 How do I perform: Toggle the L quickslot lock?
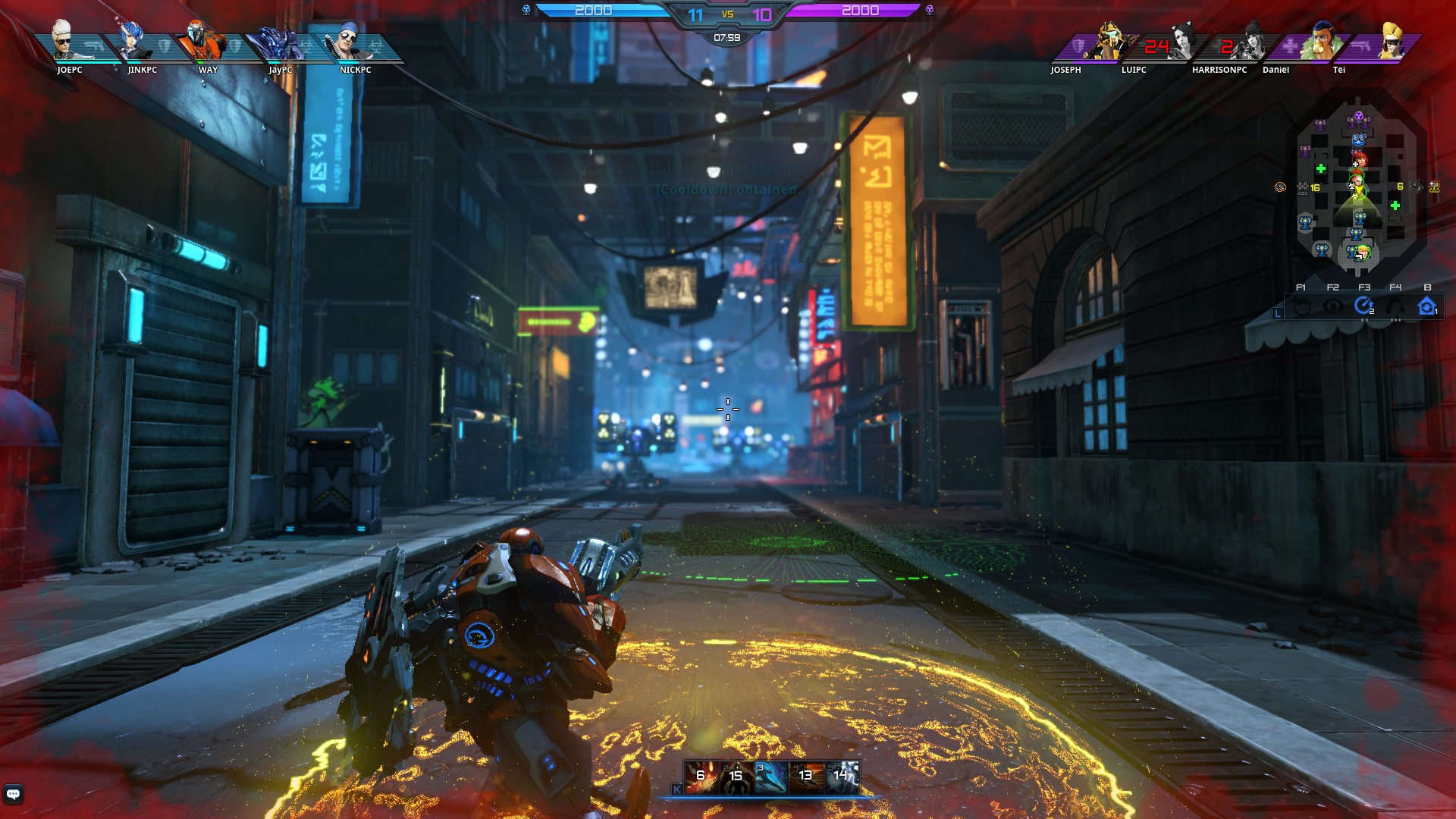[1278, 312]
